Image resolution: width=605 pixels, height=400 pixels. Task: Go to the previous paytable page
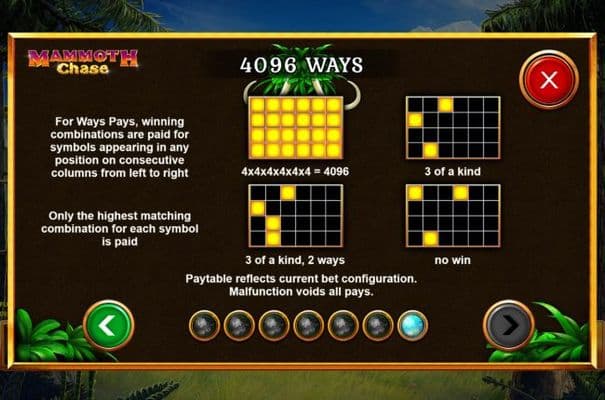click(108, 324)
